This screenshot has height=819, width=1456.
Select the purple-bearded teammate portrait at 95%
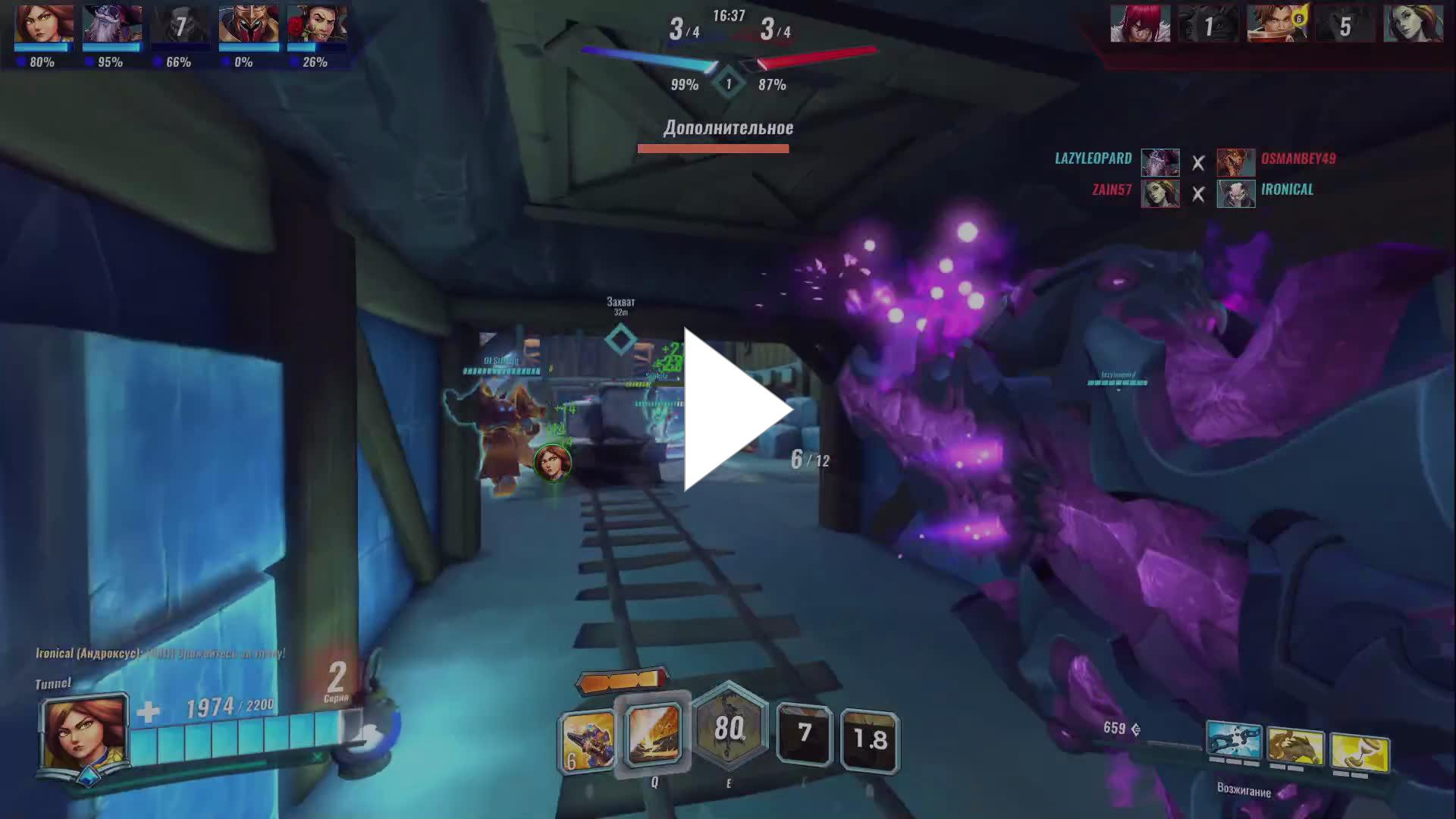click(111, 26)
